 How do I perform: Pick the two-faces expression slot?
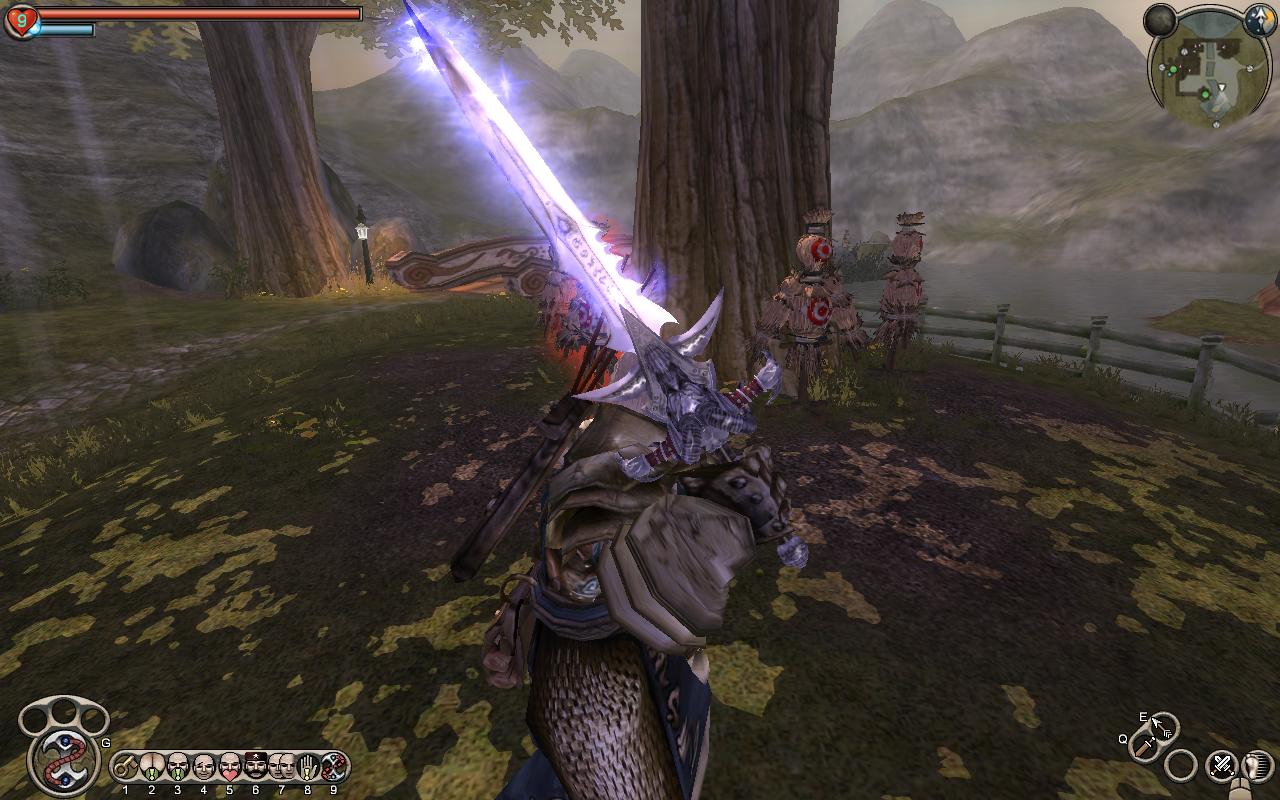282,767
